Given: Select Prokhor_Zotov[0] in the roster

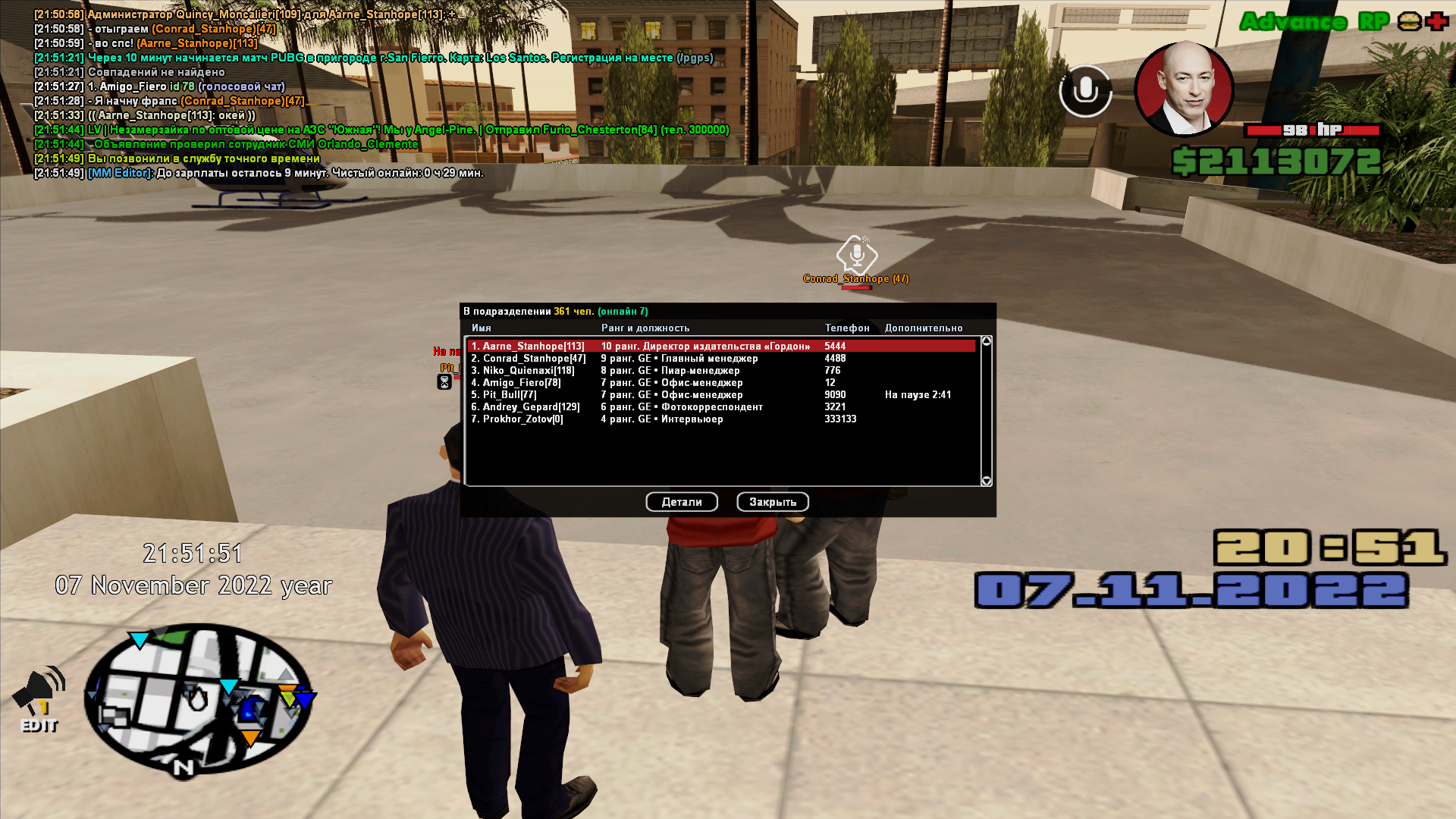Looking at the screenshot, I should coord(720,419).
